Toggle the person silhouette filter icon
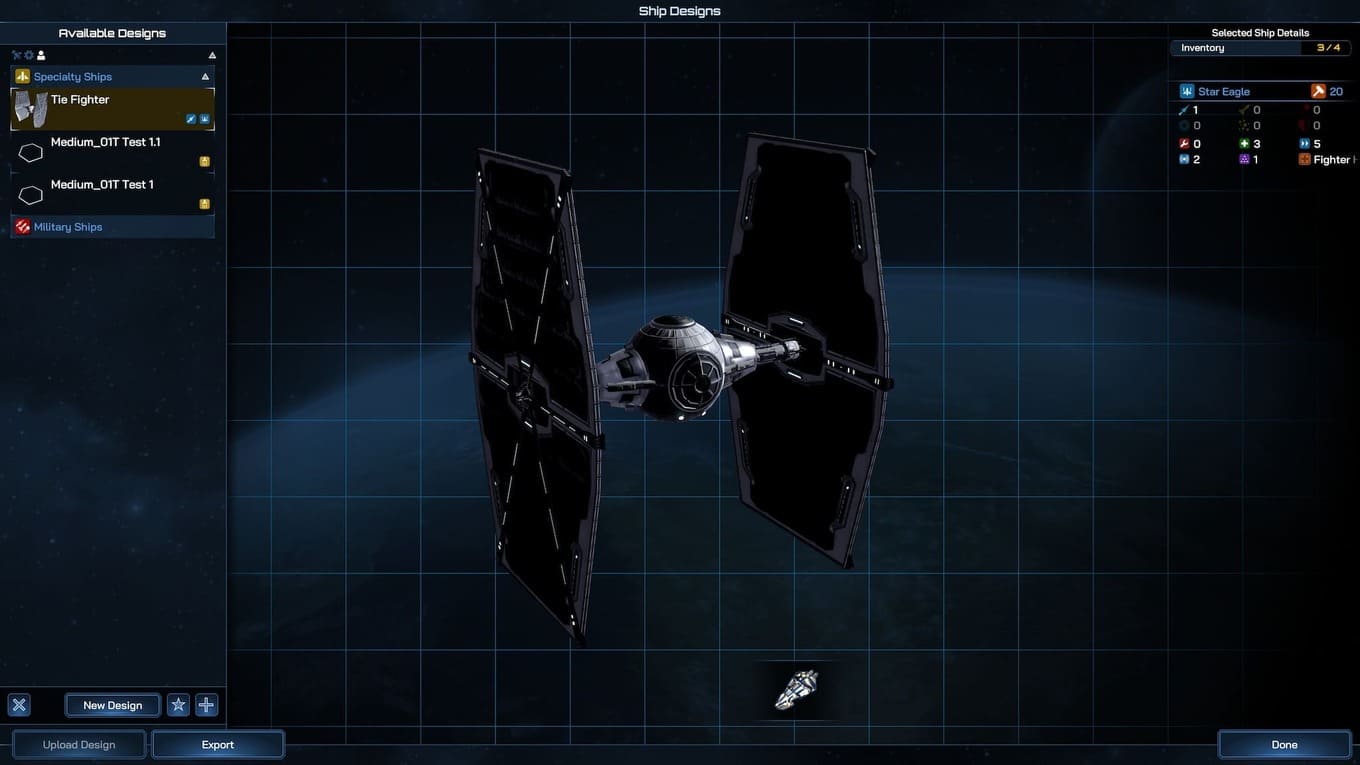The image size is (1360, 765). coord(41,55)
